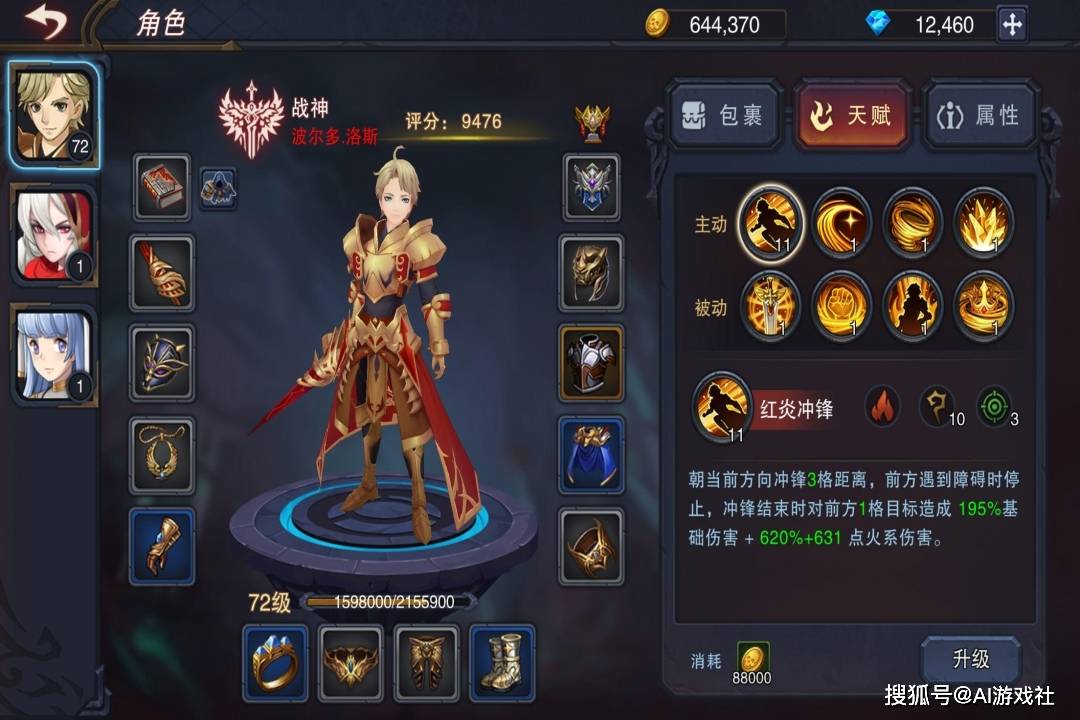
Task: Select the silver chest armor slot
Action: [591, 363]
